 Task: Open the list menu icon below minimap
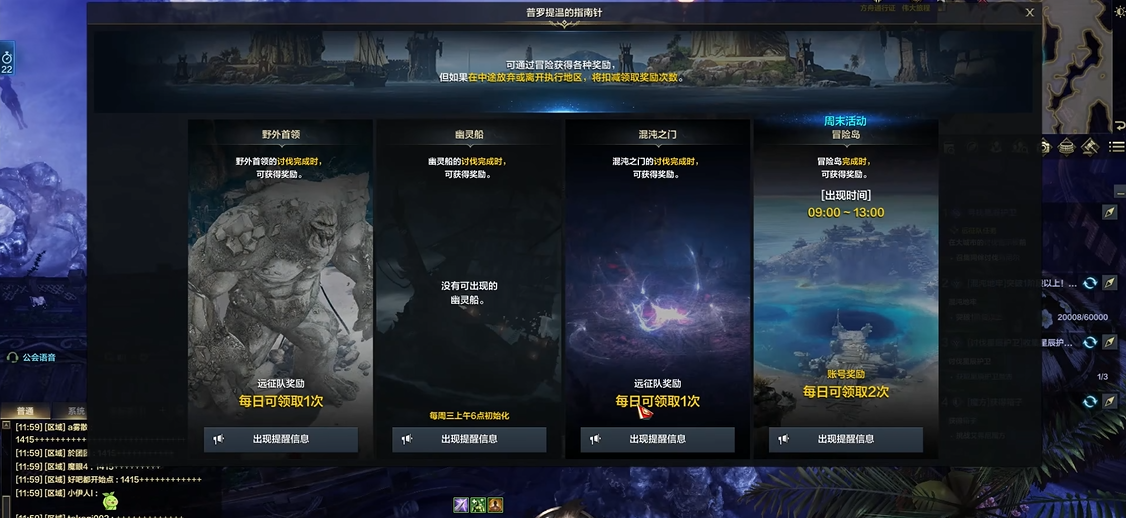click(1116, 146)
